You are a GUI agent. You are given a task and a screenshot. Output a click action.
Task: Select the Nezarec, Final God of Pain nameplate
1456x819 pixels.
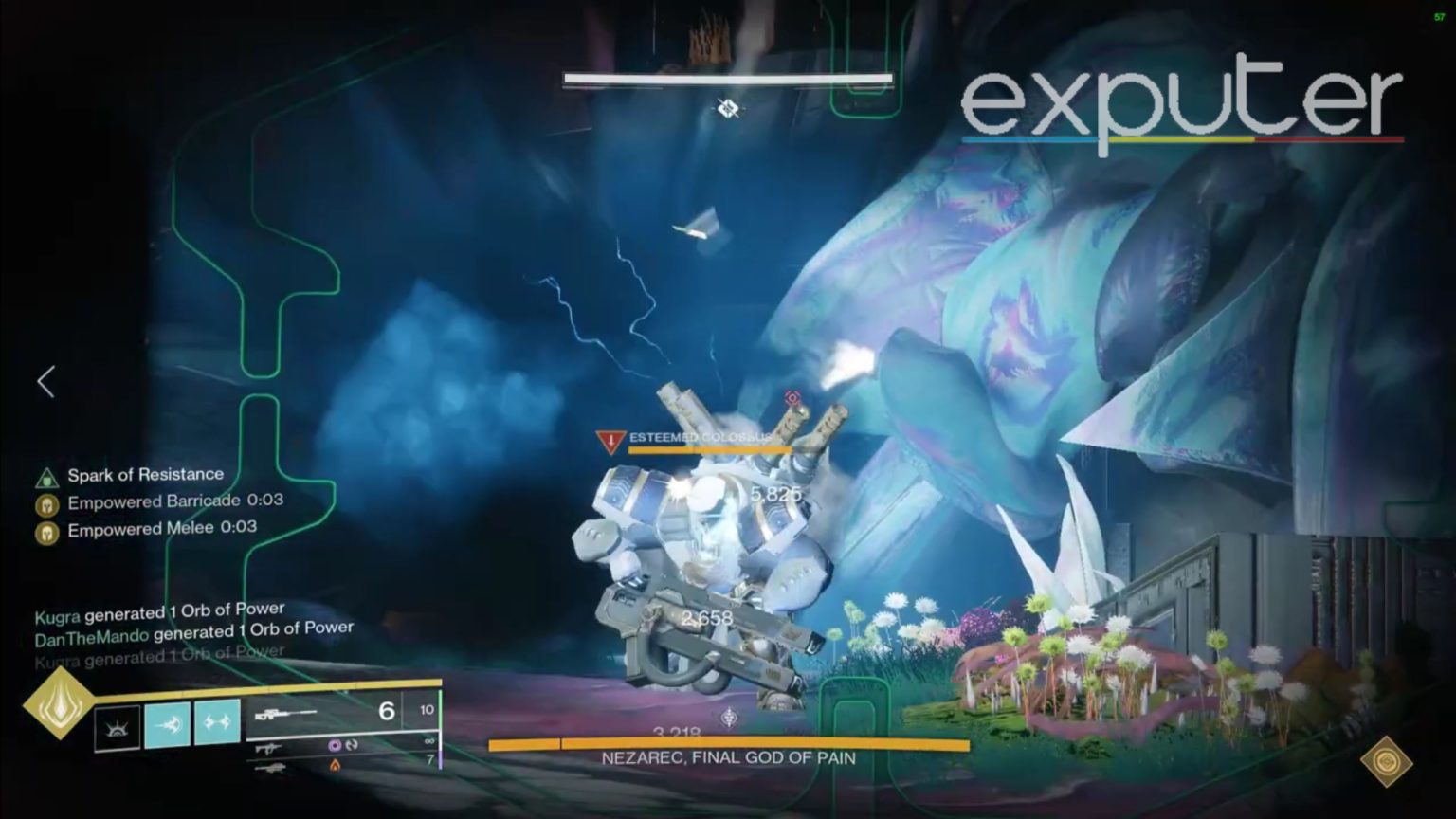[728, 757]
